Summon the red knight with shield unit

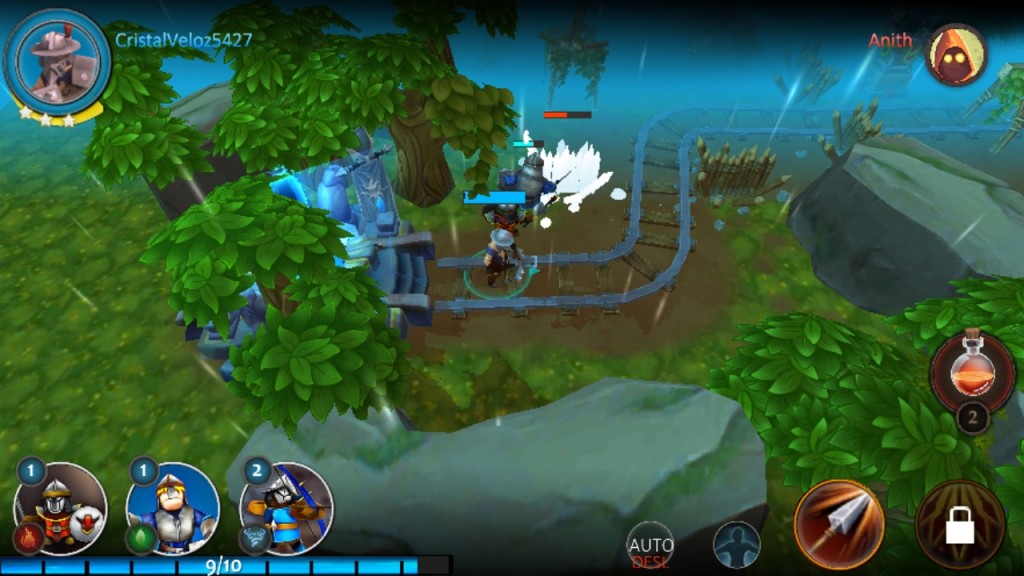[x=60, y=509]
